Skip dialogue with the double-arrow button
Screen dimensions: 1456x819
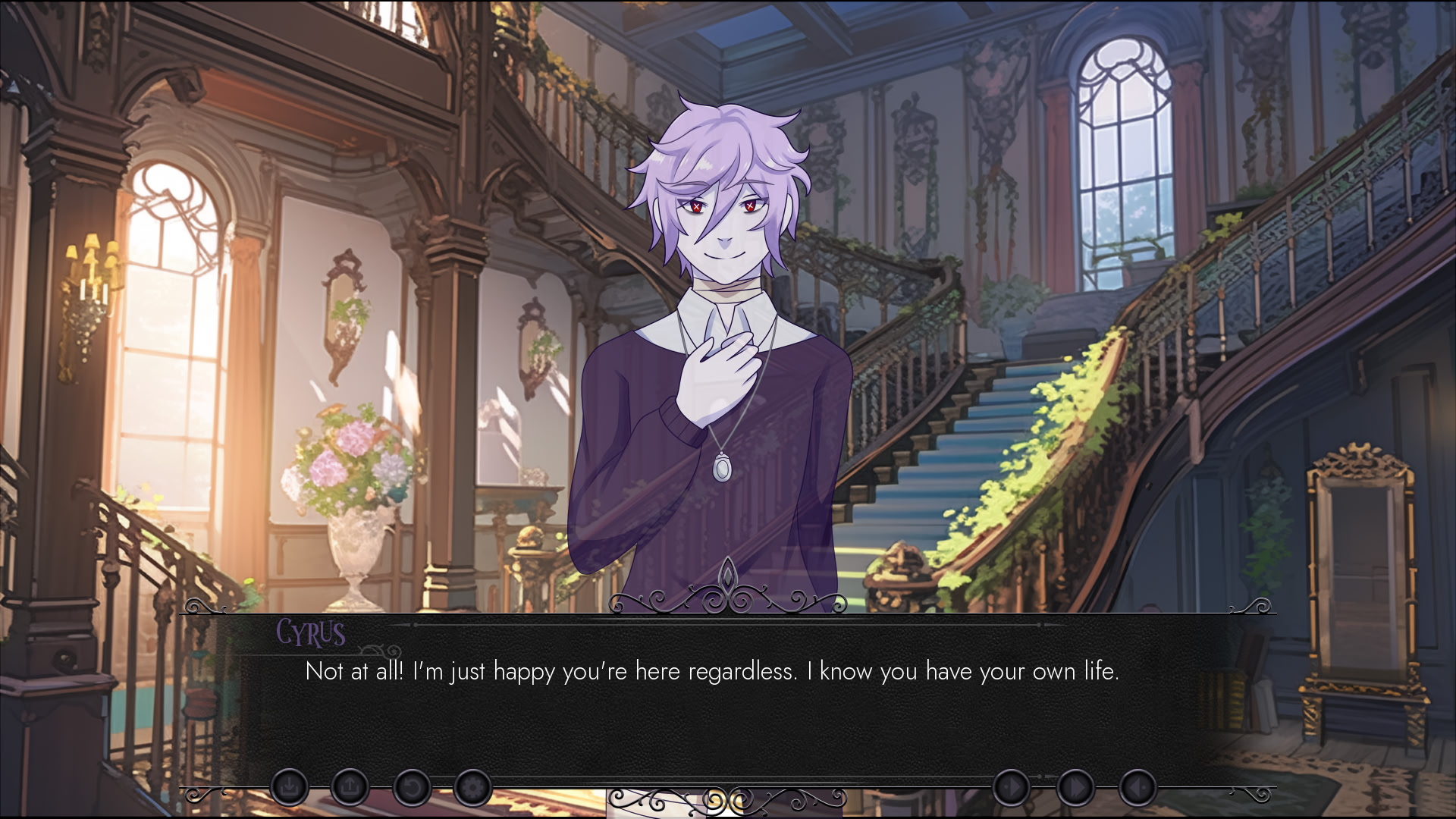tap(1075, 788)
